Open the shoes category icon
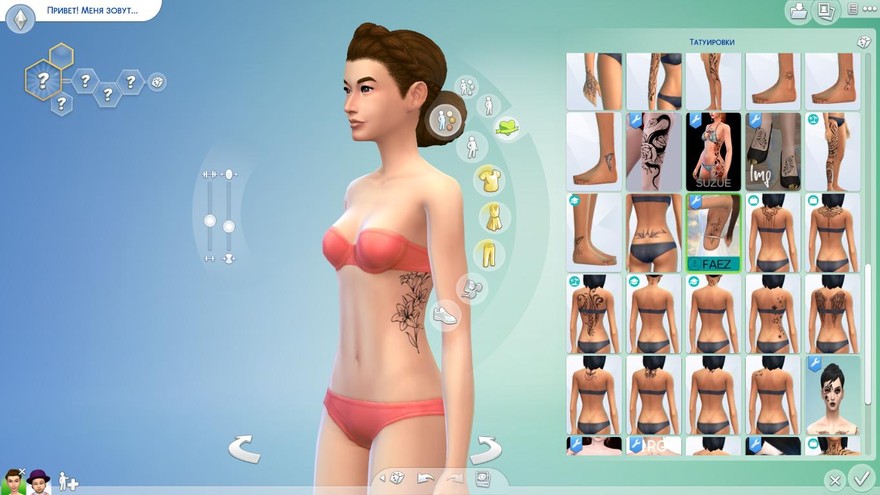Viewport: 880px width, 495px height. click(x=447, y=315)
